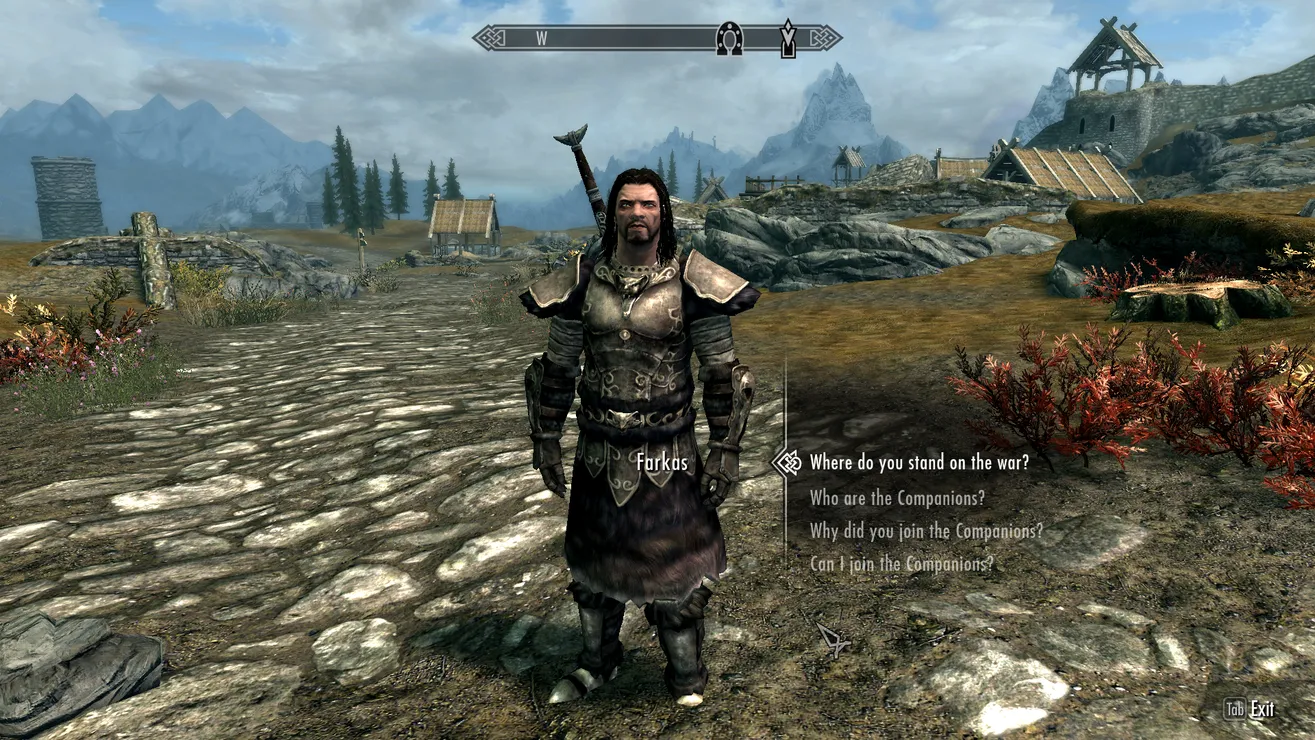Ask "Can I join the Companions?"
The height and width of the screenshot is (740, 1315).
click(901, 564)
